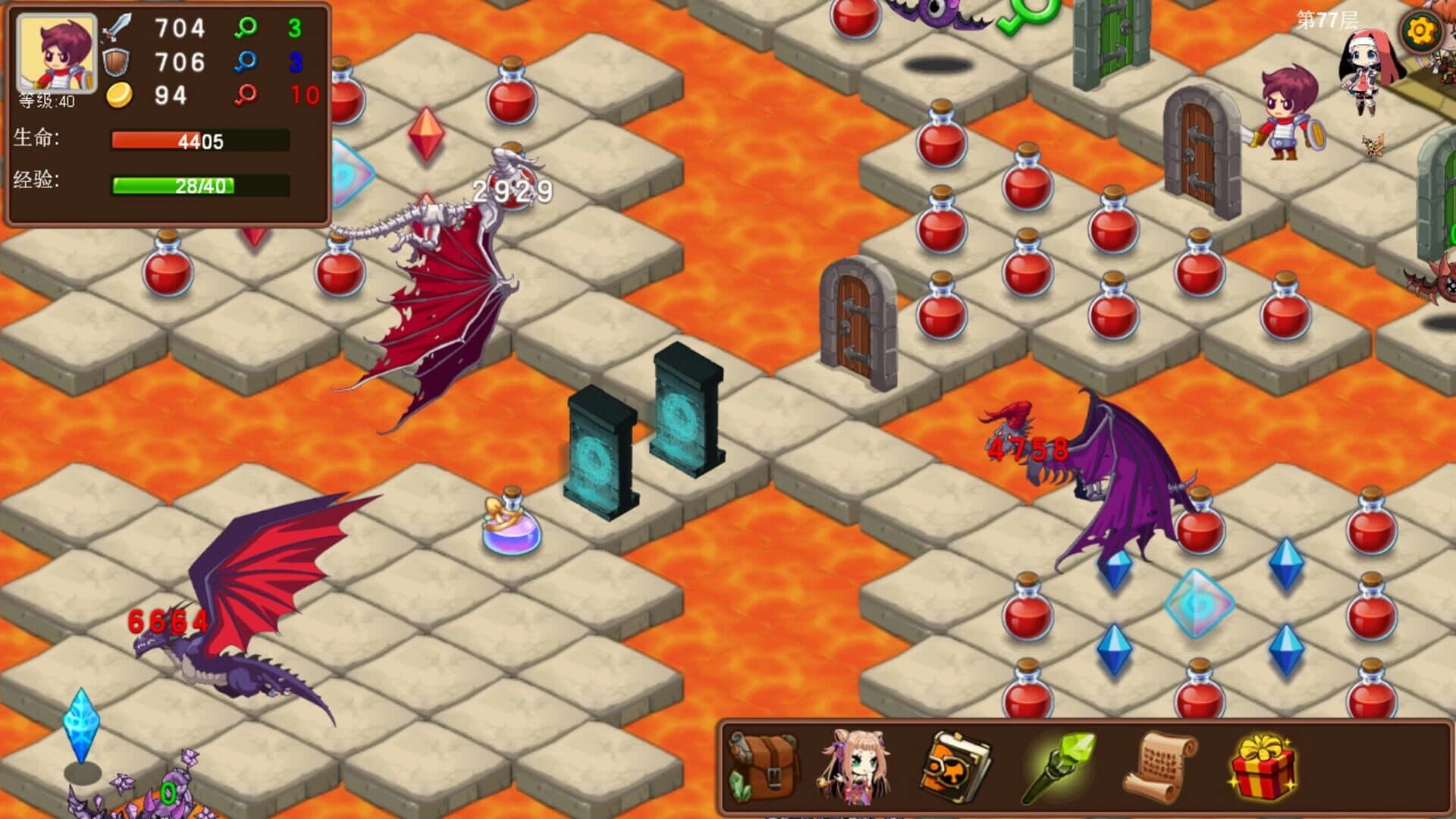The width and height of the screenshot is (1456, 819).
Task: Open the backpack inventory icon
Action: point(764,766)
